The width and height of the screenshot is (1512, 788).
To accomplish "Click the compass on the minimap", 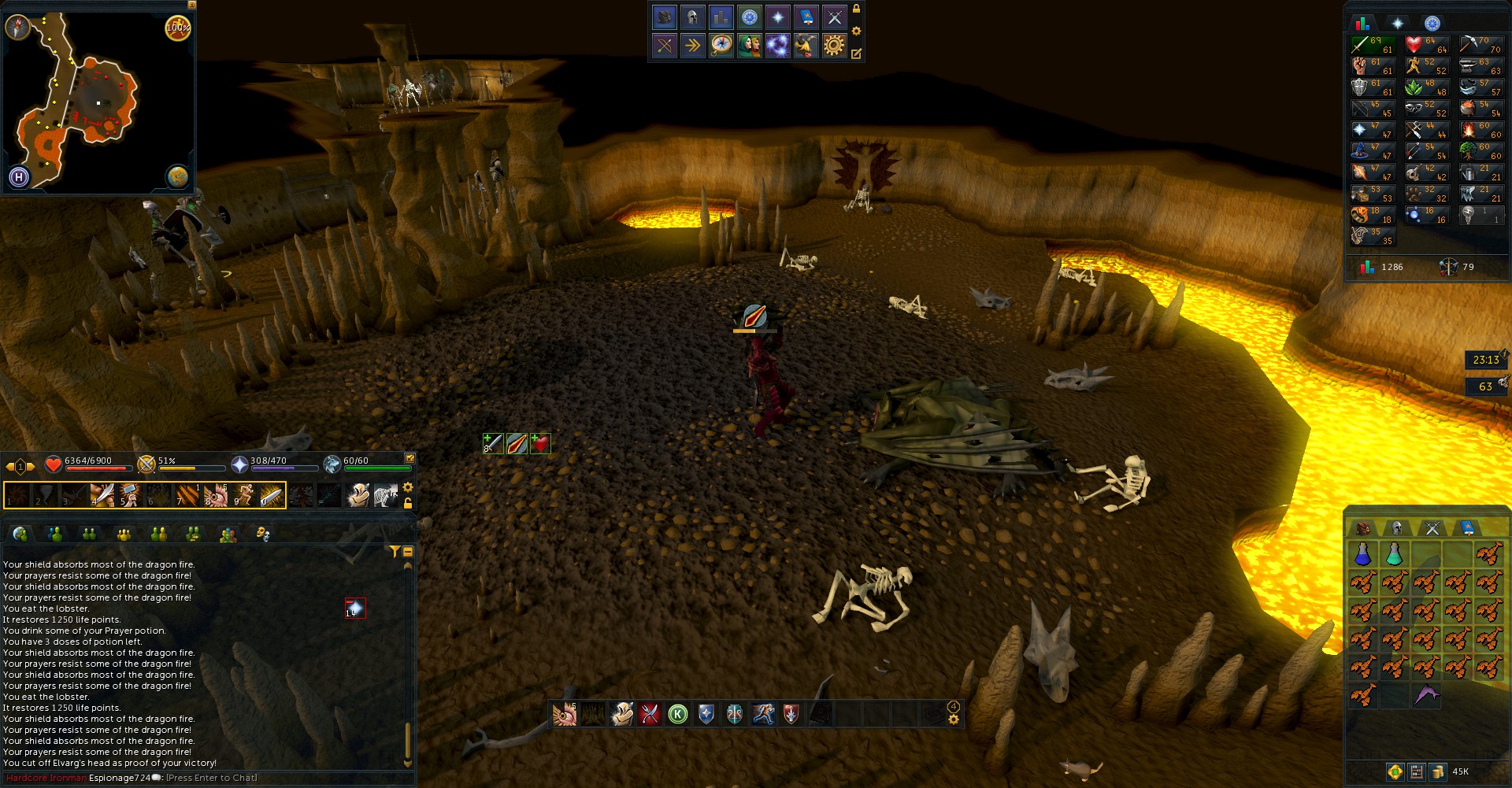I will click(17, 28).
